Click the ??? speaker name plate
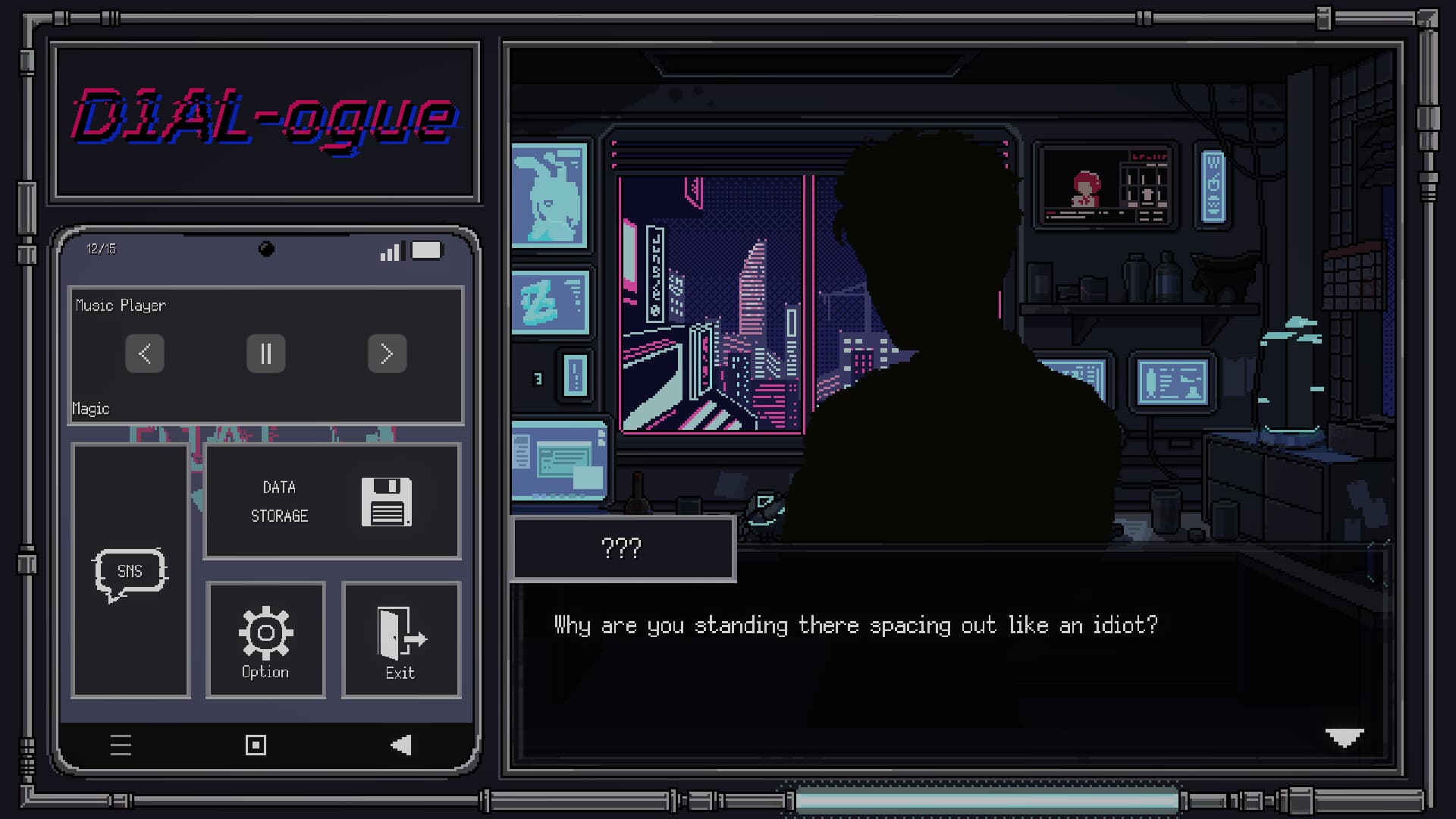 coord(622,548)
